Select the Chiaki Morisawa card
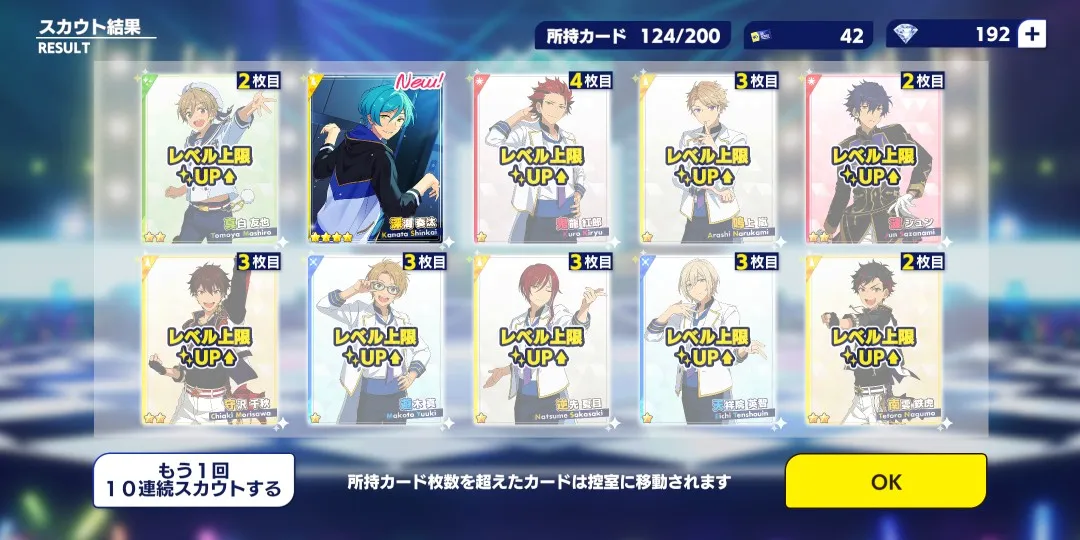 [213, 339]
